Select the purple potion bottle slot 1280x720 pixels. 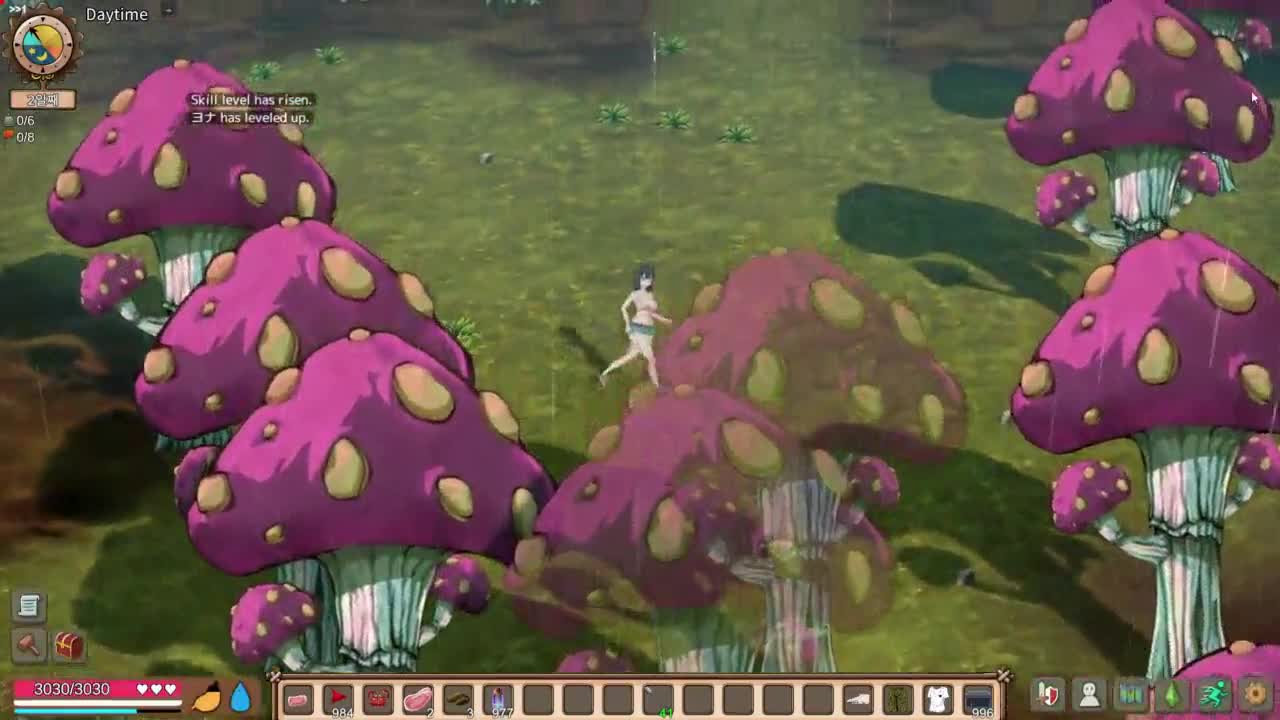tap(498, 699)
